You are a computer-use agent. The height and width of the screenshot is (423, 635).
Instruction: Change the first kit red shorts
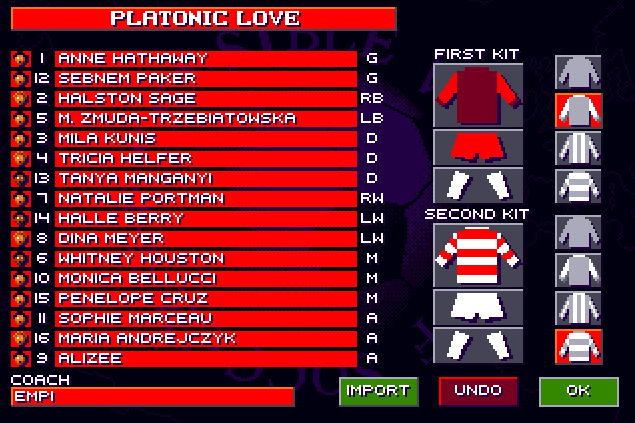click(478, 146)
